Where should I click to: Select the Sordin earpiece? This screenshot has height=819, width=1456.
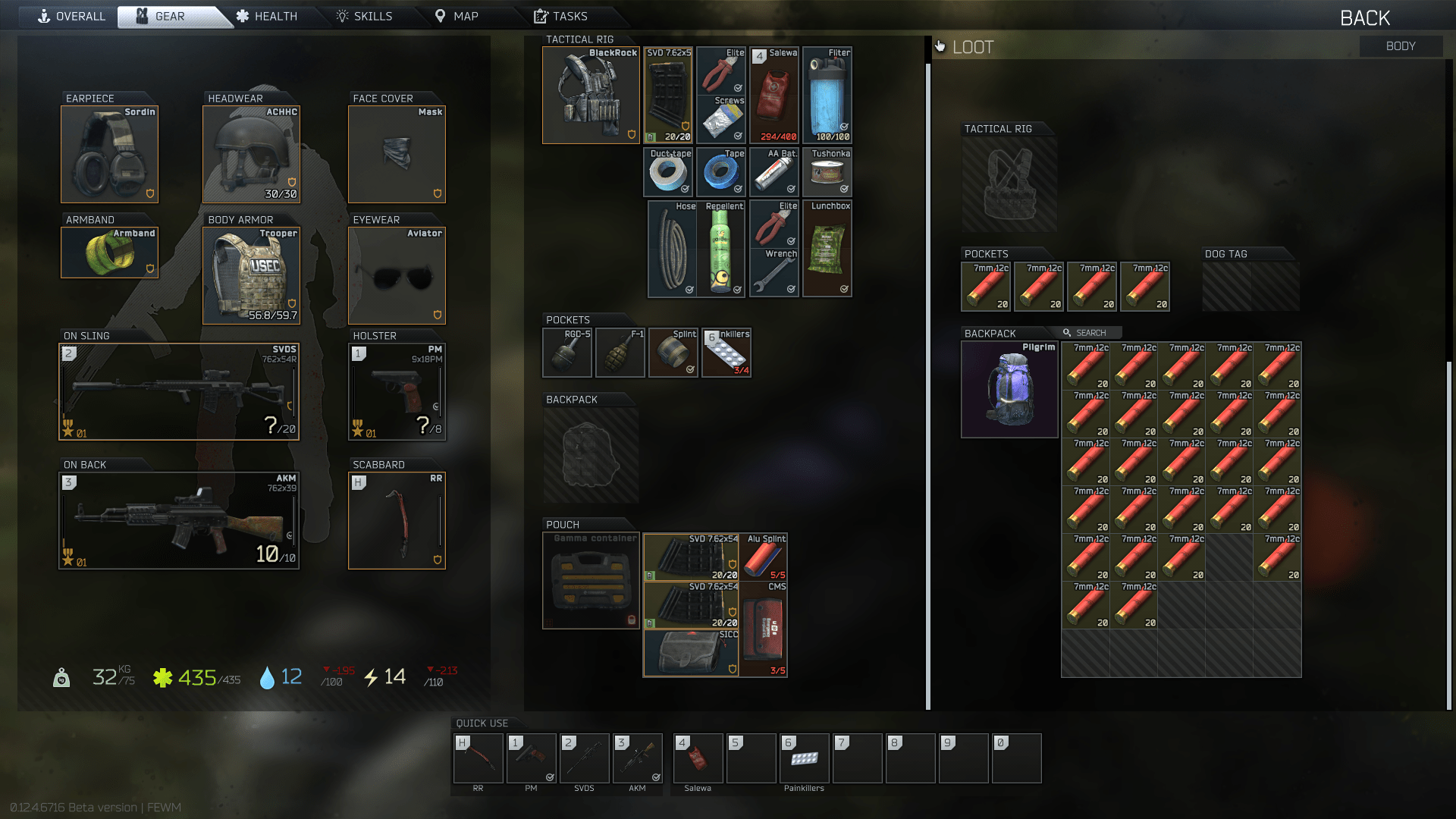coord(109,154)
